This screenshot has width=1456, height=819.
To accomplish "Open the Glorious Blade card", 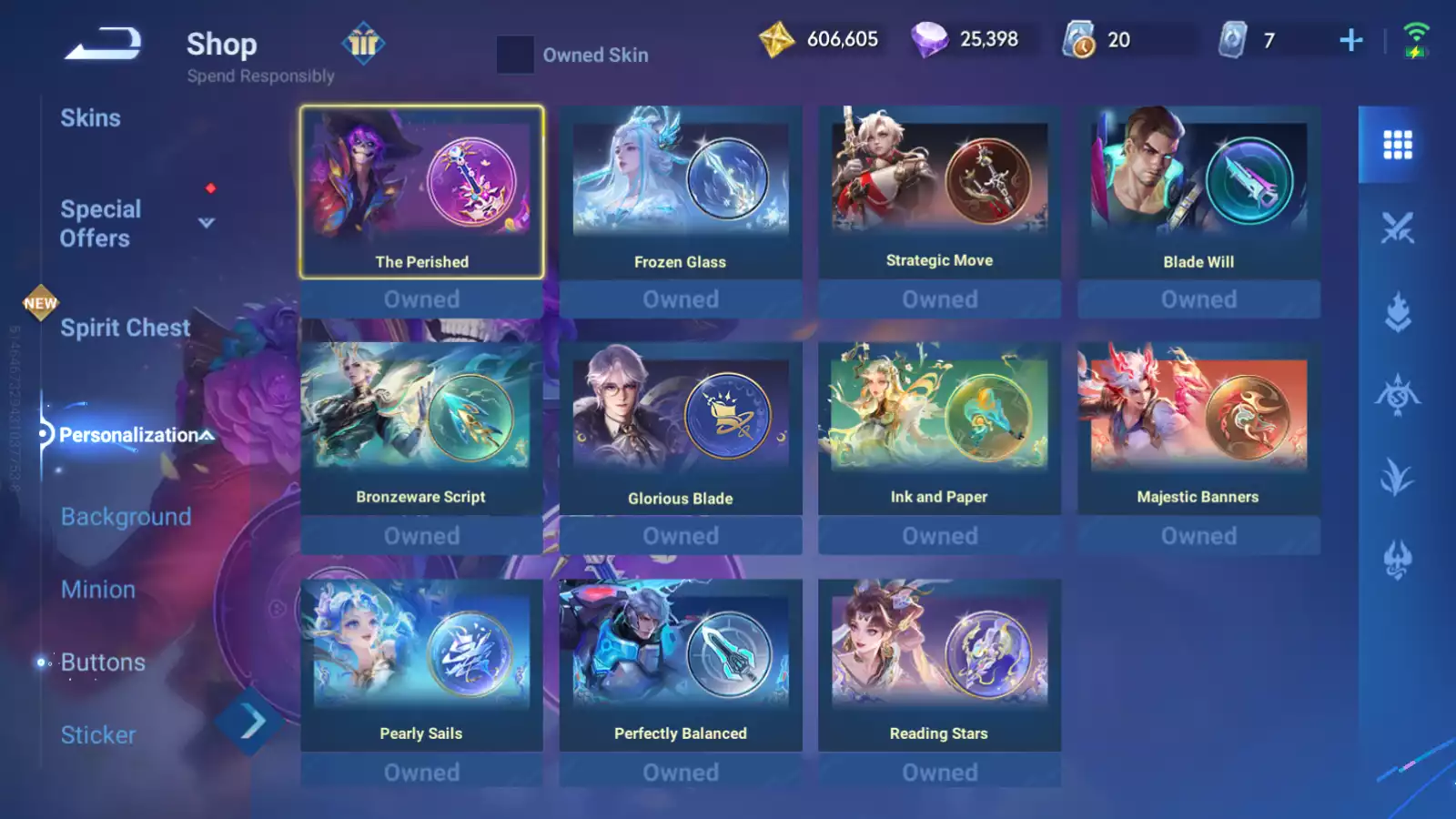I will click(680, 429).
